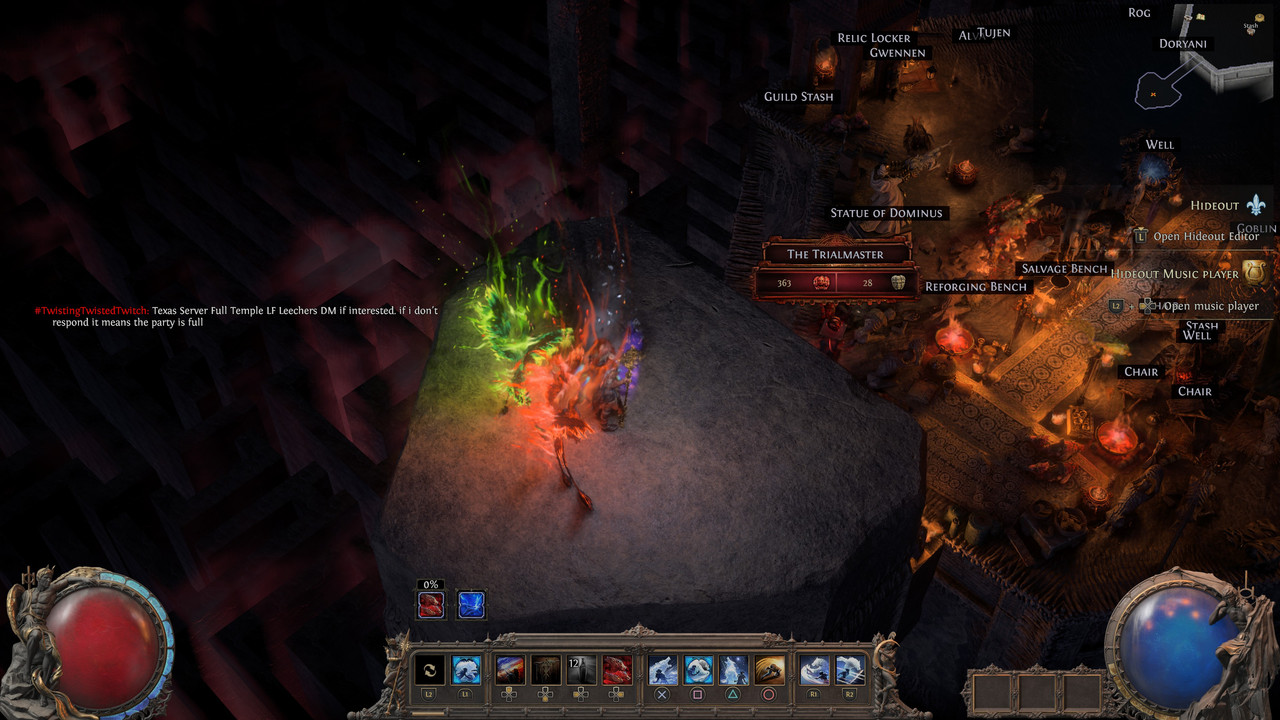Inspect the red buff icon showing 0%

coord(431,605)
